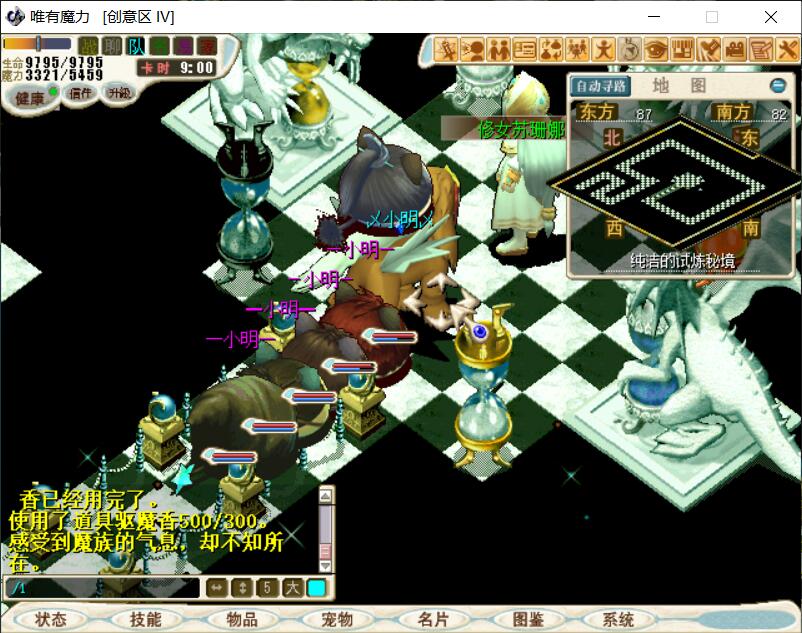Close the game window
Viewport: 802px width, 633px height.
771,17
